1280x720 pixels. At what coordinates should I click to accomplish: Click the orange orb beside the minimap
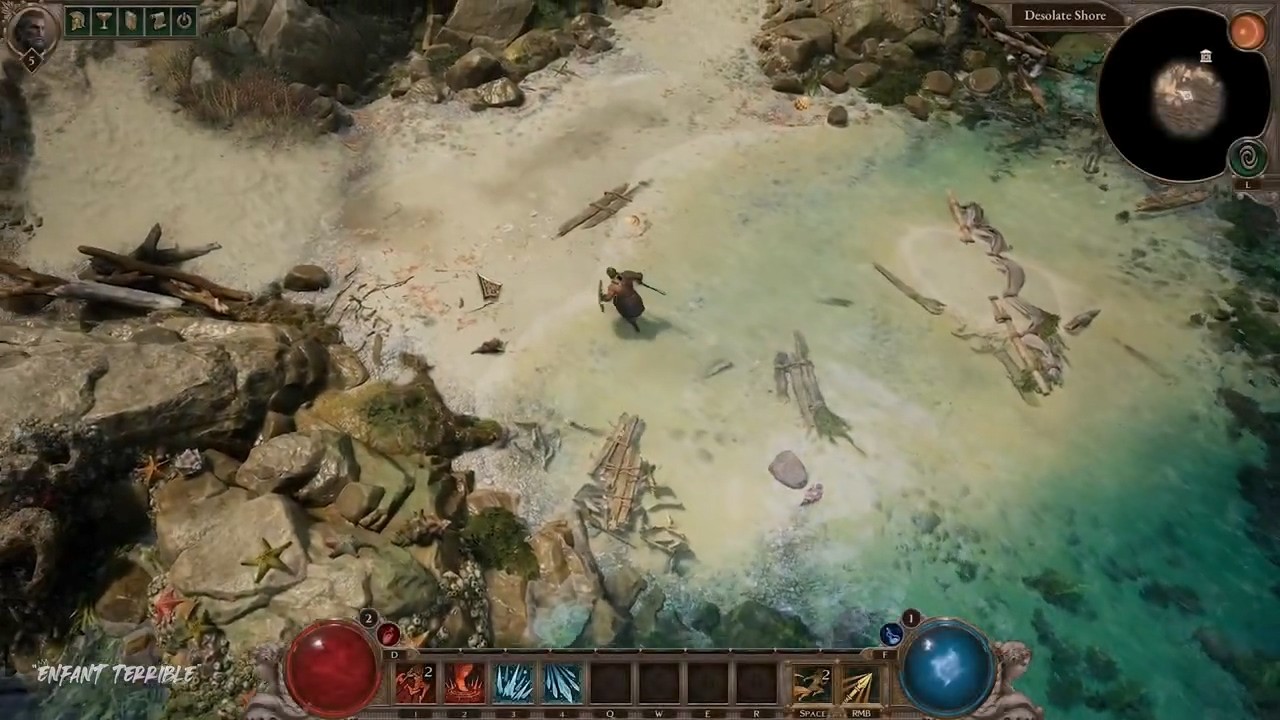1247,31
